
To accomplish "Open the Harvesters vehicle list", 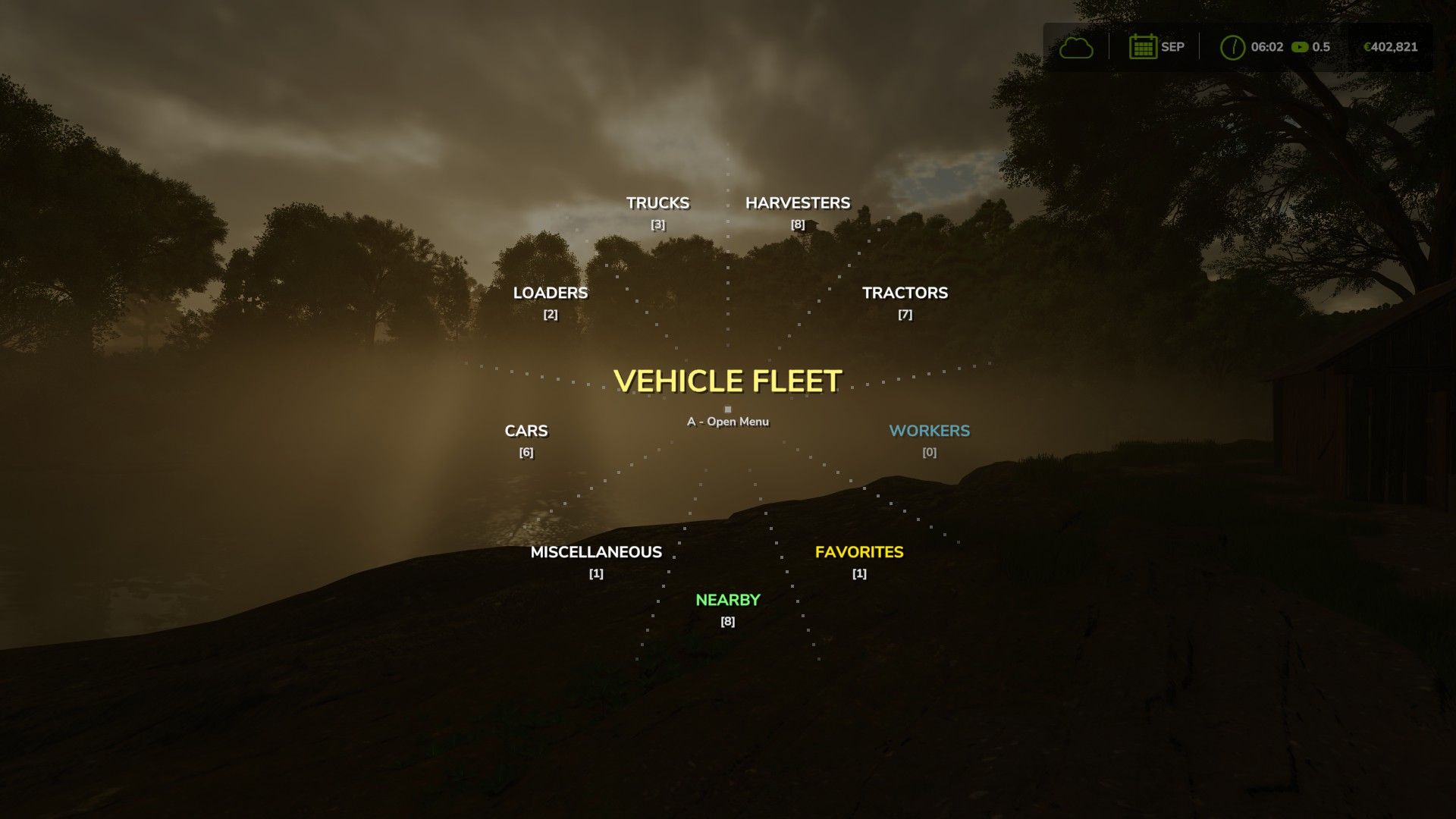I will [798, 203].
